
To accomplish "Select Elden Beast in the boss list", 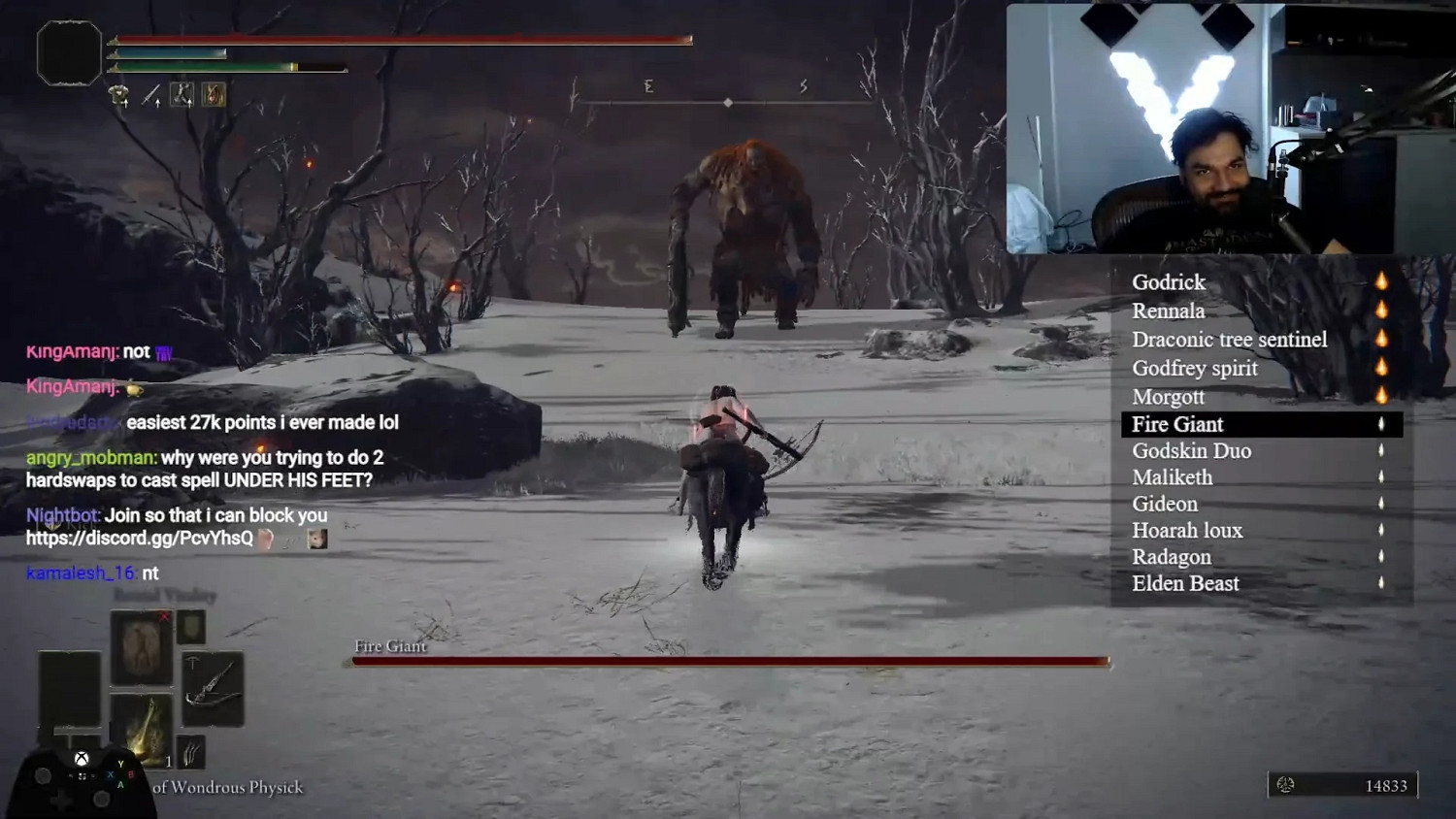I will [1186, 582].
